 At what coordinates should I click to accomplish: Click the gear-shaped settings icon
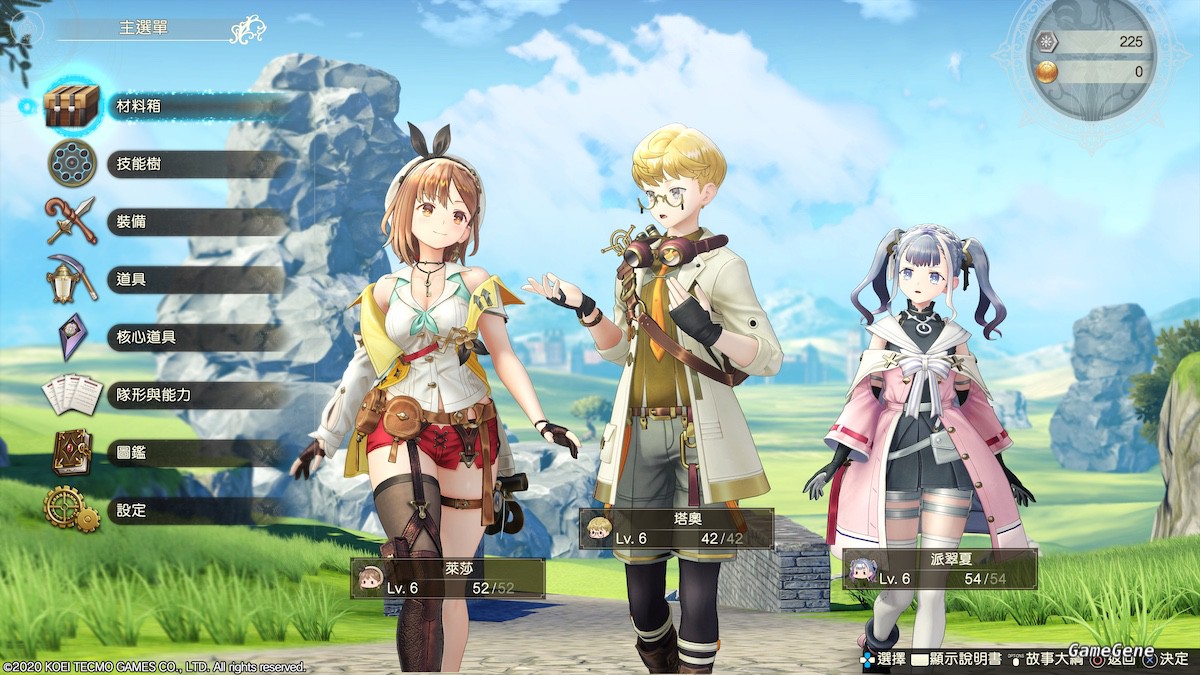pos(71,509)
